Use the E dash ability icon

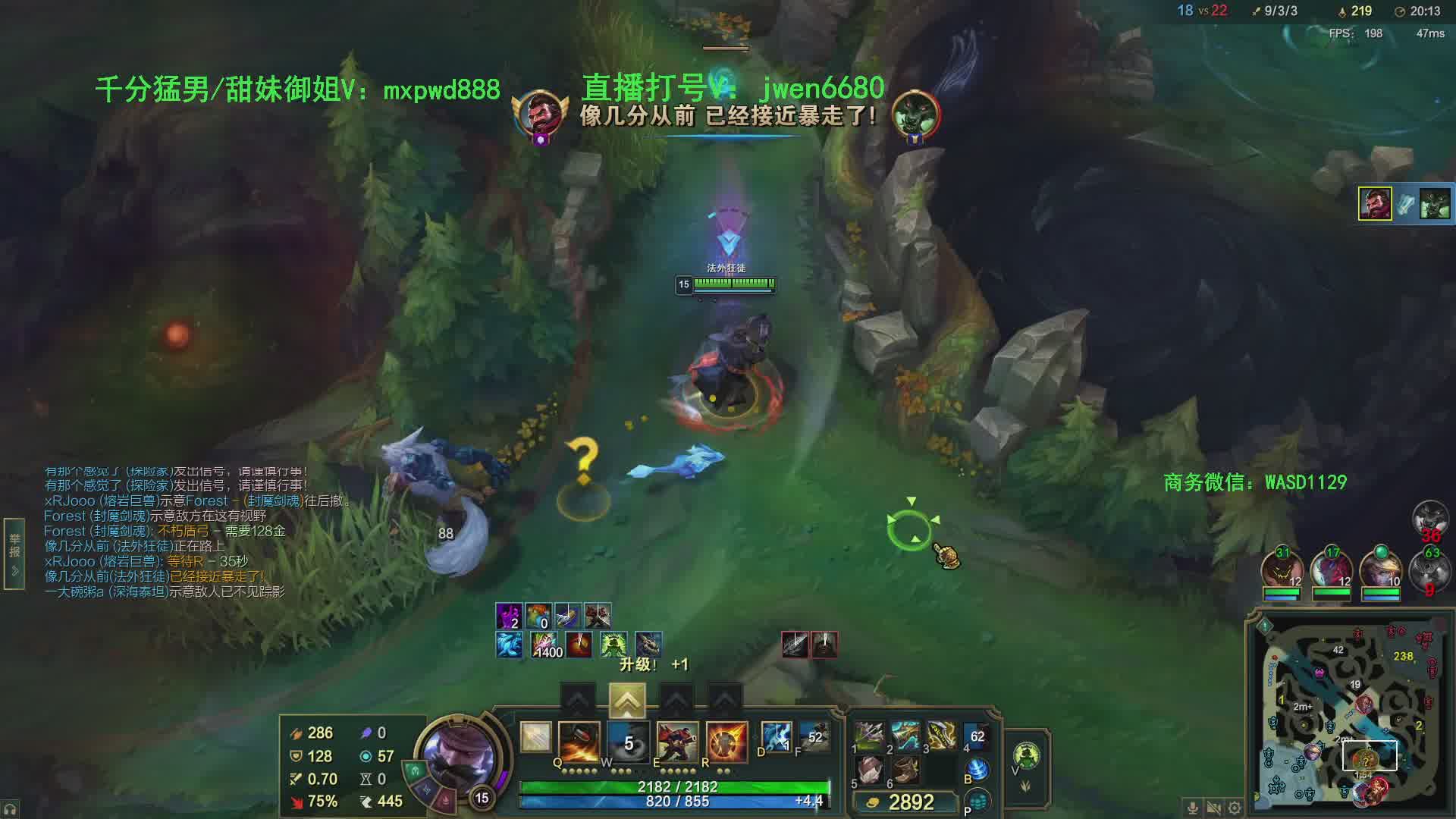coord(677,741)
